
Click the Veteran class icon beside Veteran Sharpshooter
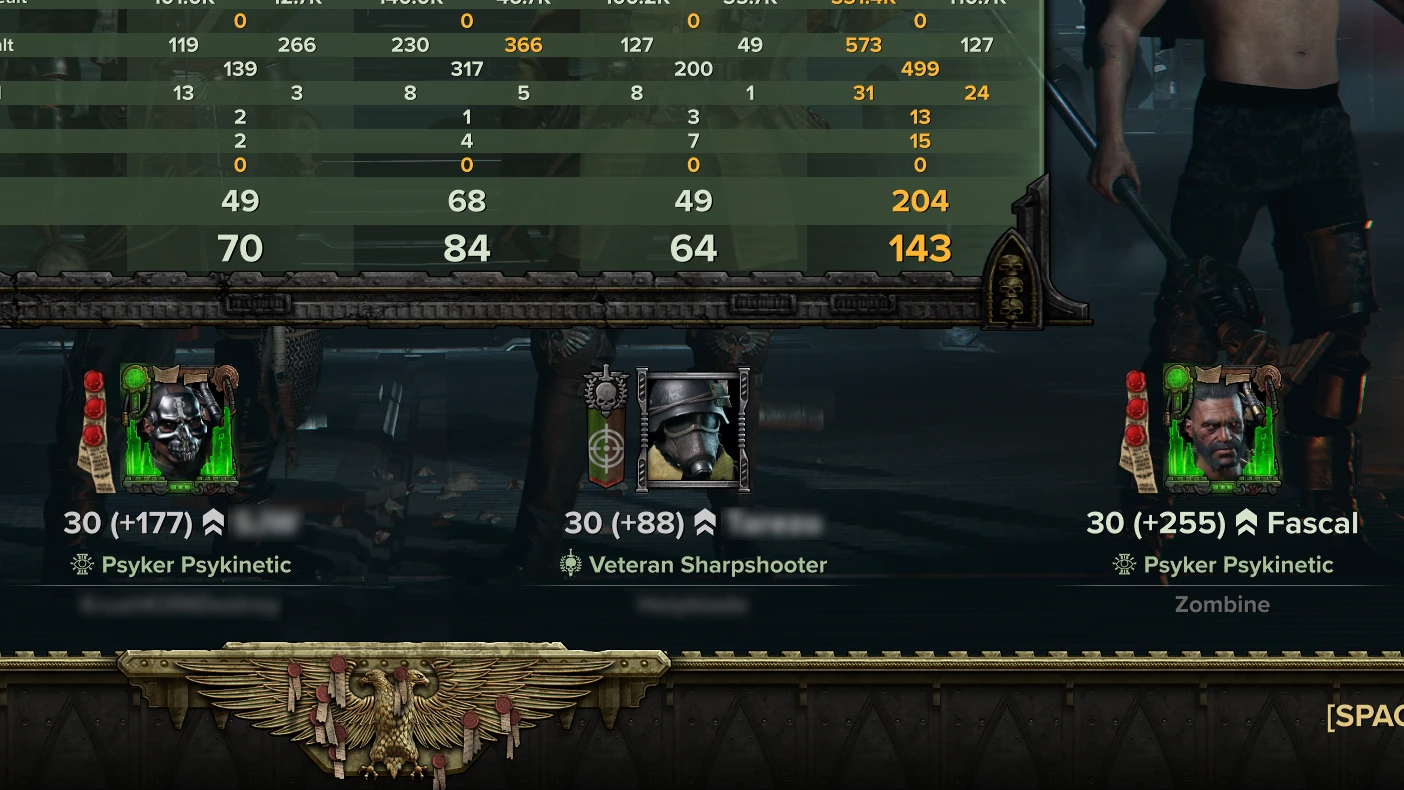[x=570, y=564]
